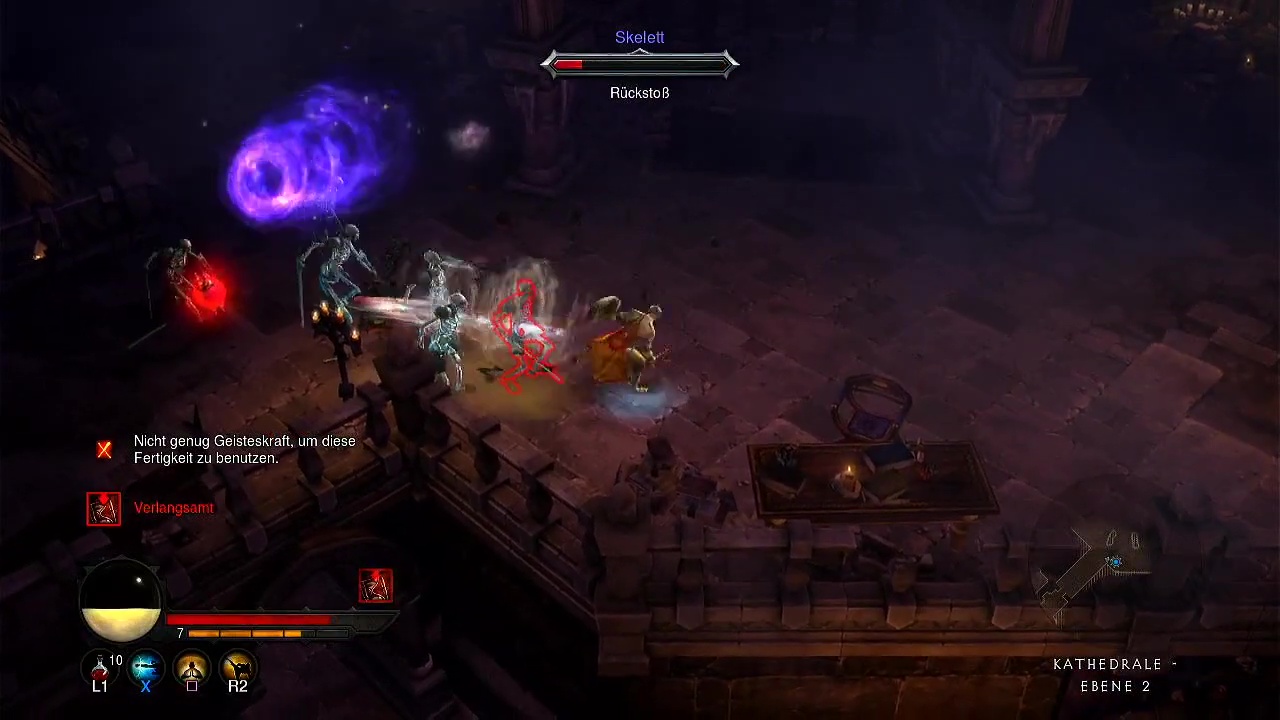Activate the blue lightning fist skill
The width and height of the screenshot is (1280, 720).
(x=146, y=667)
